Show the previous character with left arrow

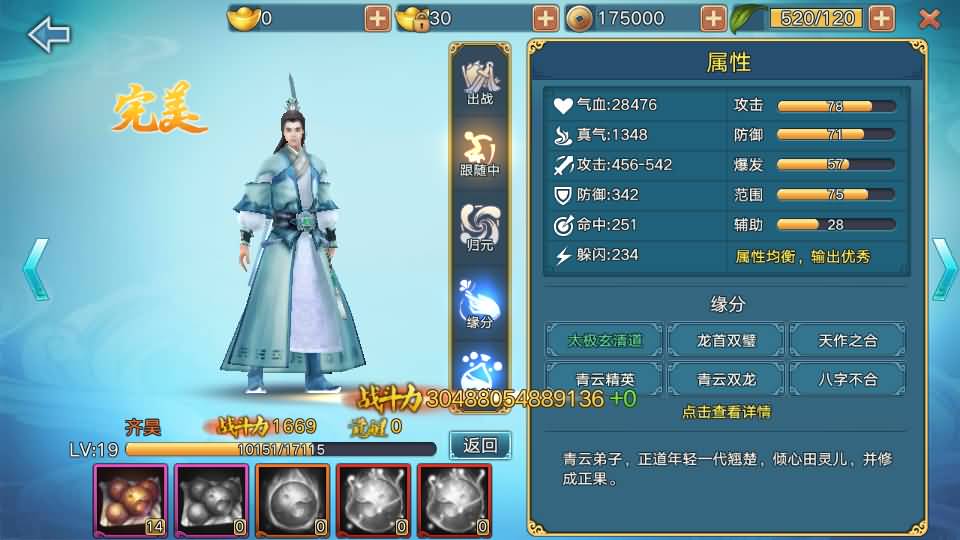click(35, 269)
